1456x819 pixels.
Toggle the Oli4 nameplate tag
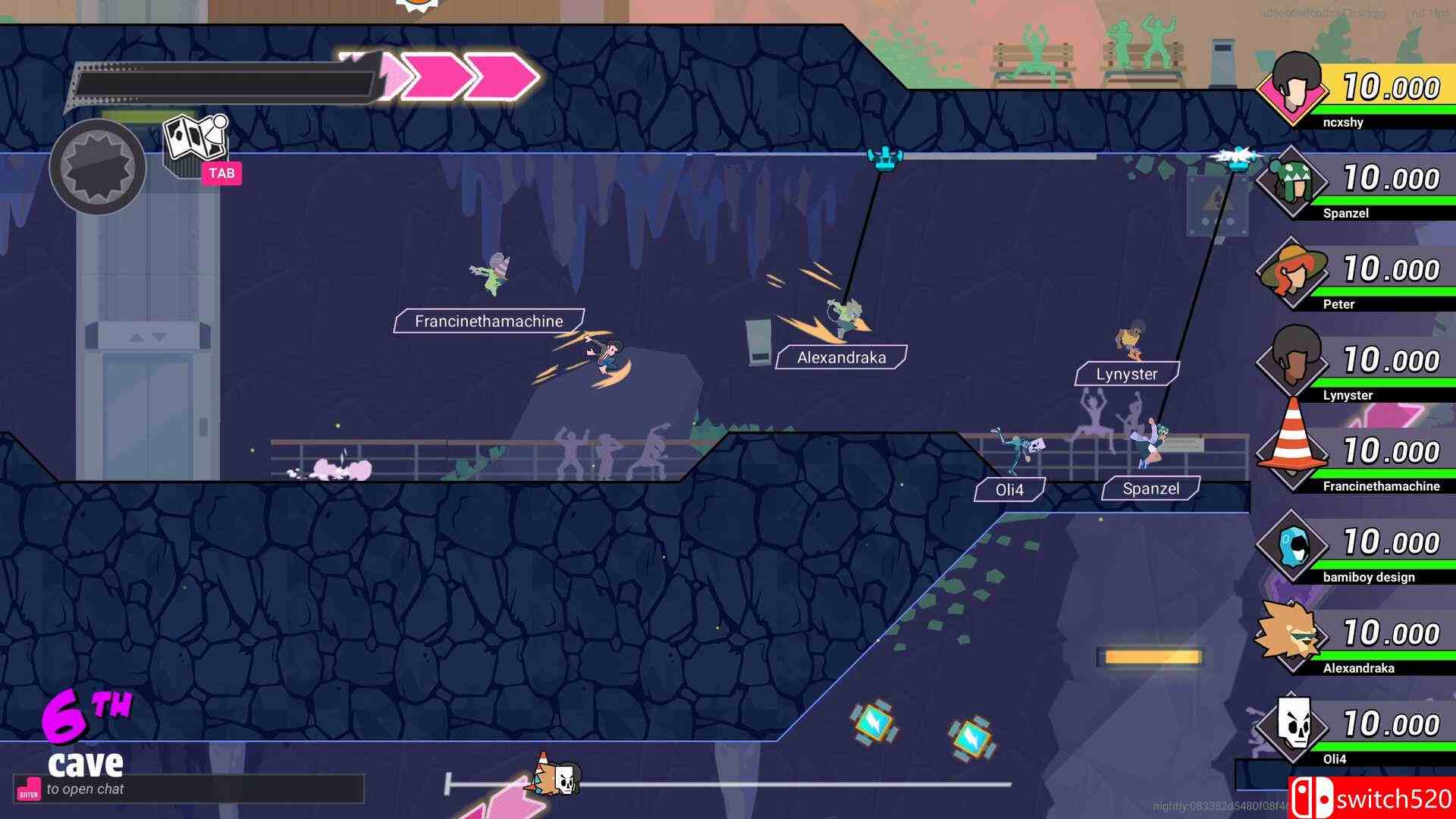coord(1009,490)
